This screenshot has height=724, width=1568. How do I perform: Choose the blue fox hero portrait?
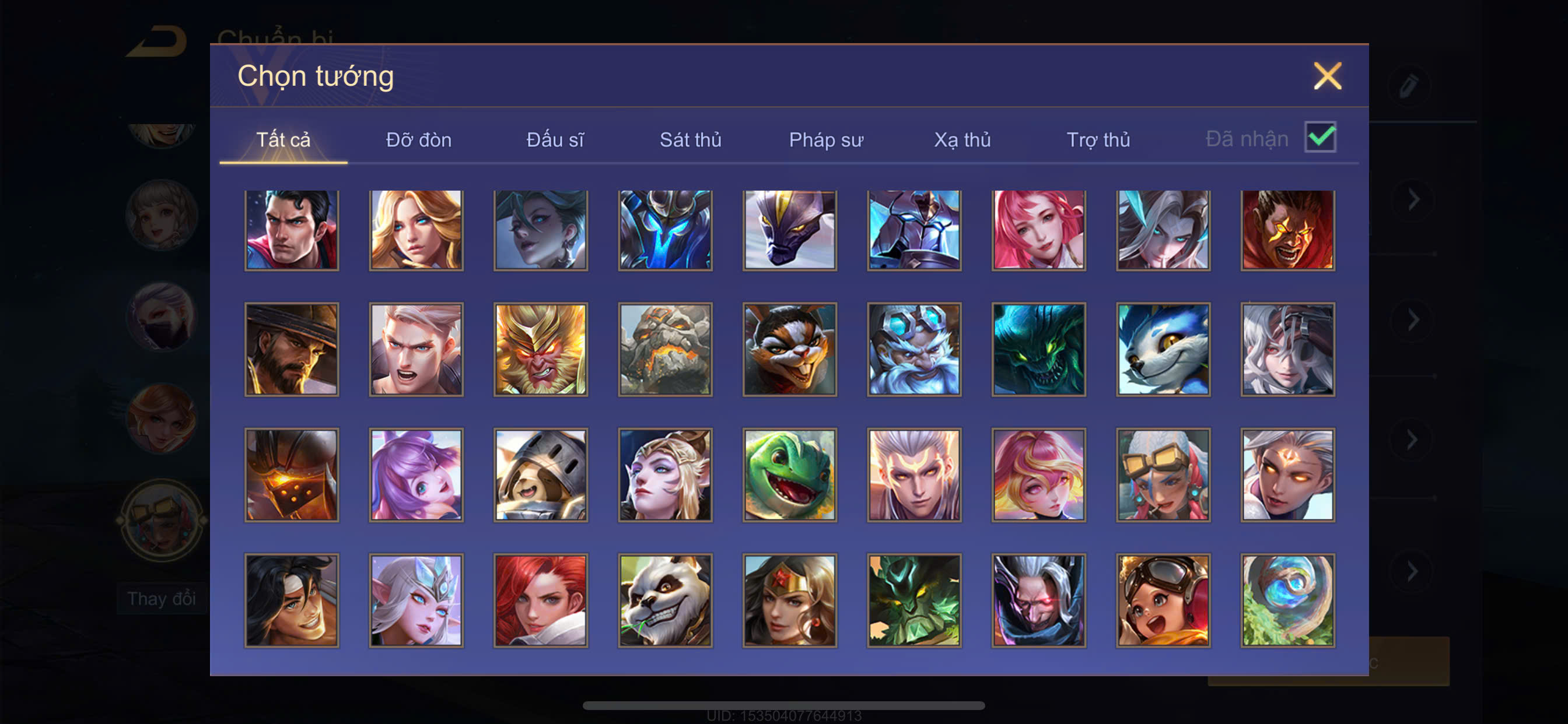coord(1163,349)
